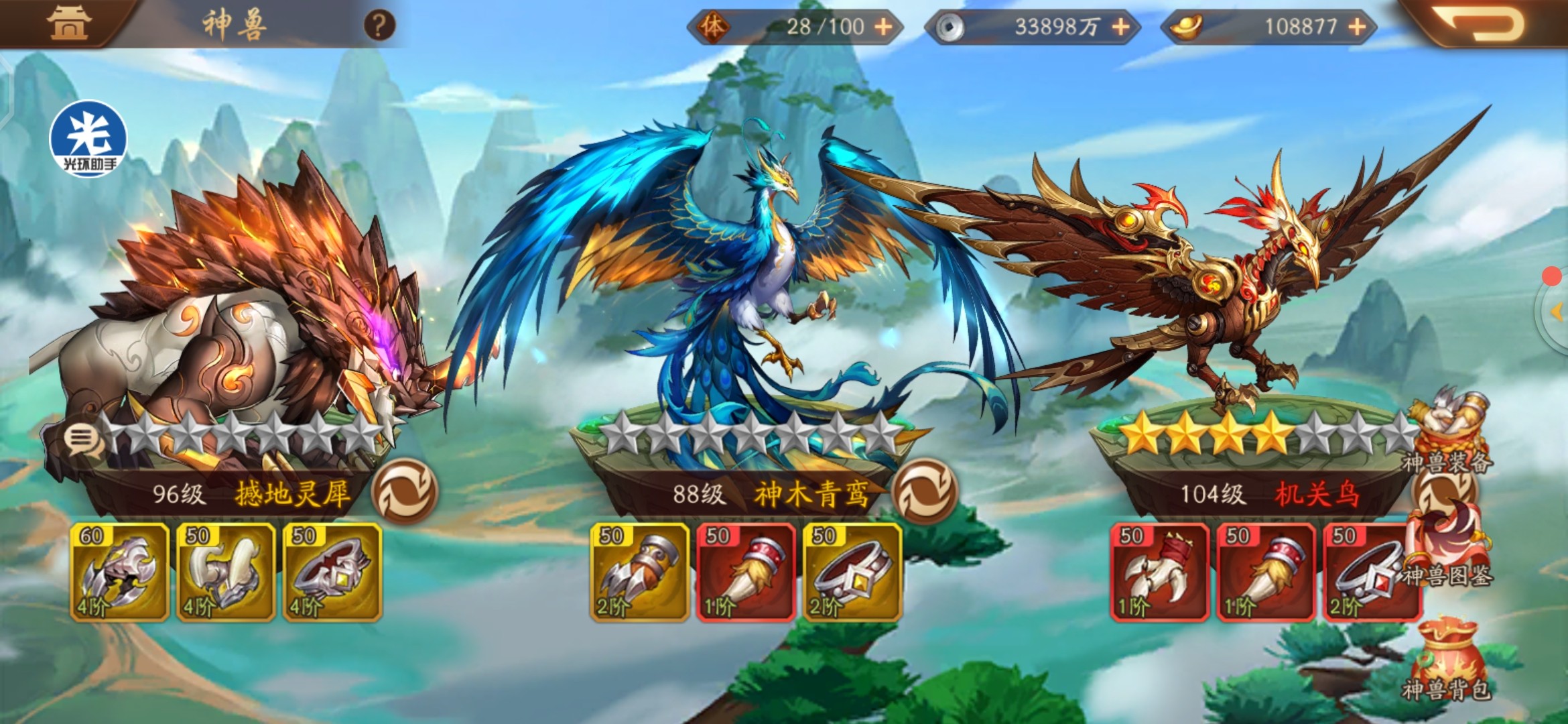Open the help question mark
Screen dimensions: 1568x724
(x=379, y=26)
